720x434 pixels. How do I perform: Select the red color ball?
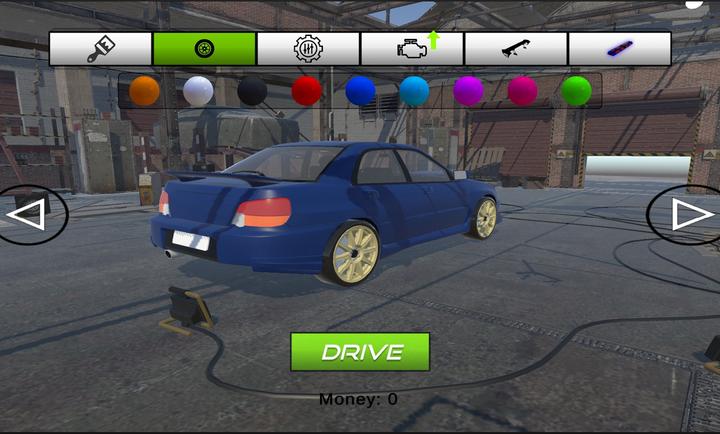306,91
